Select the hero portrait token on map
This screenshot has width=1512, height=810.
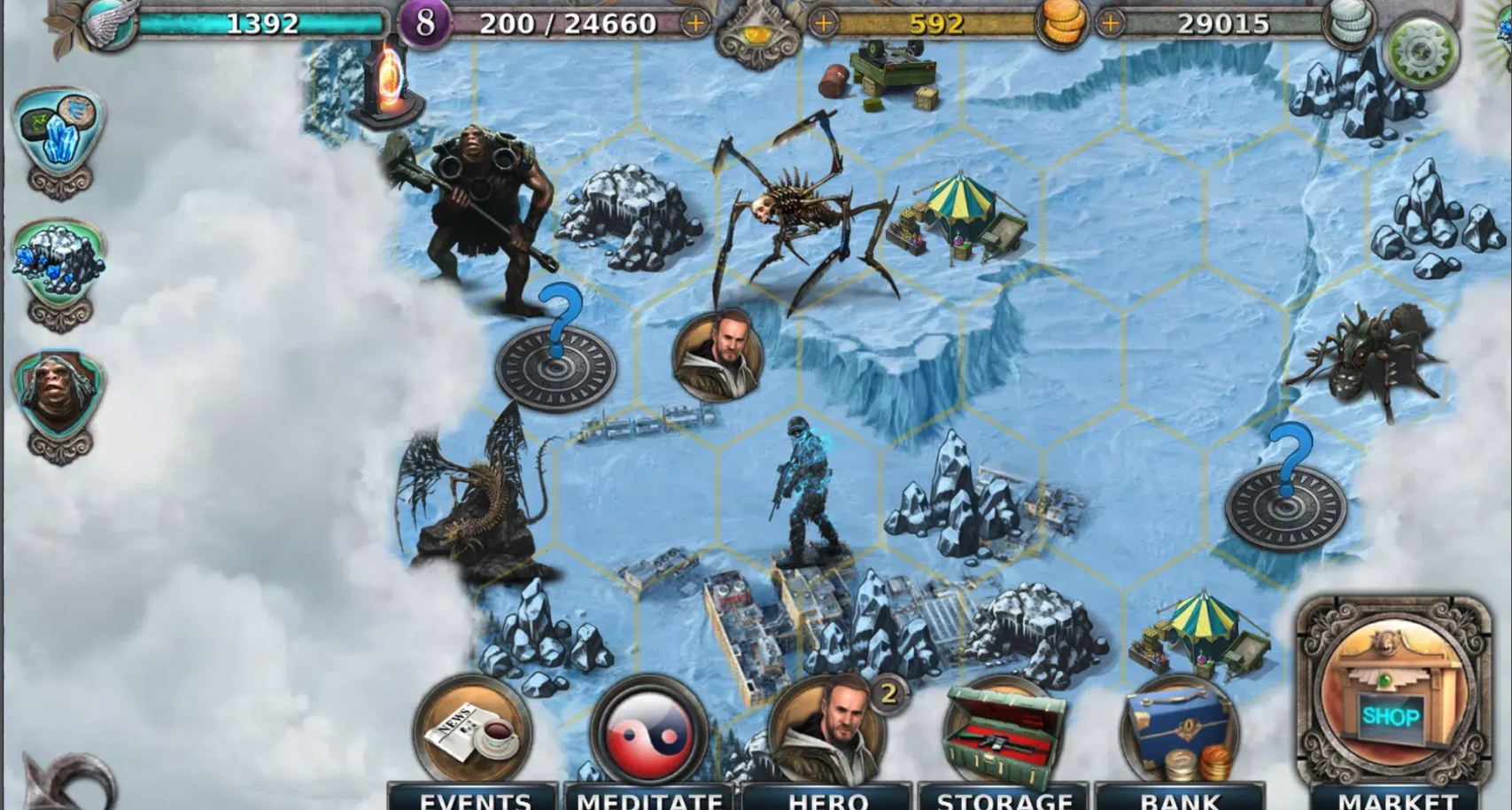pos(717,354)
